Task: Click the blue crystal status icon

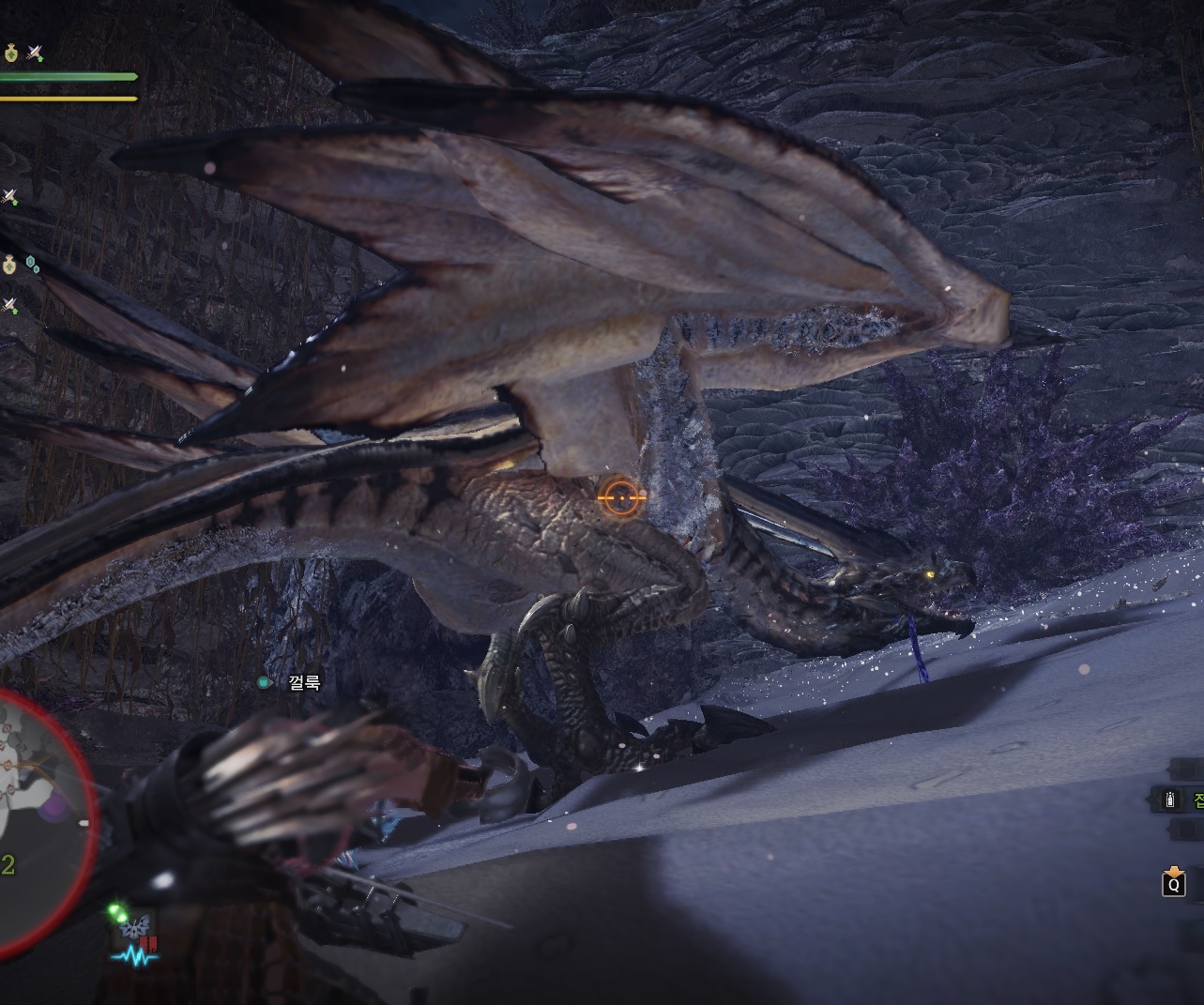Action: [x=32, y=264]
